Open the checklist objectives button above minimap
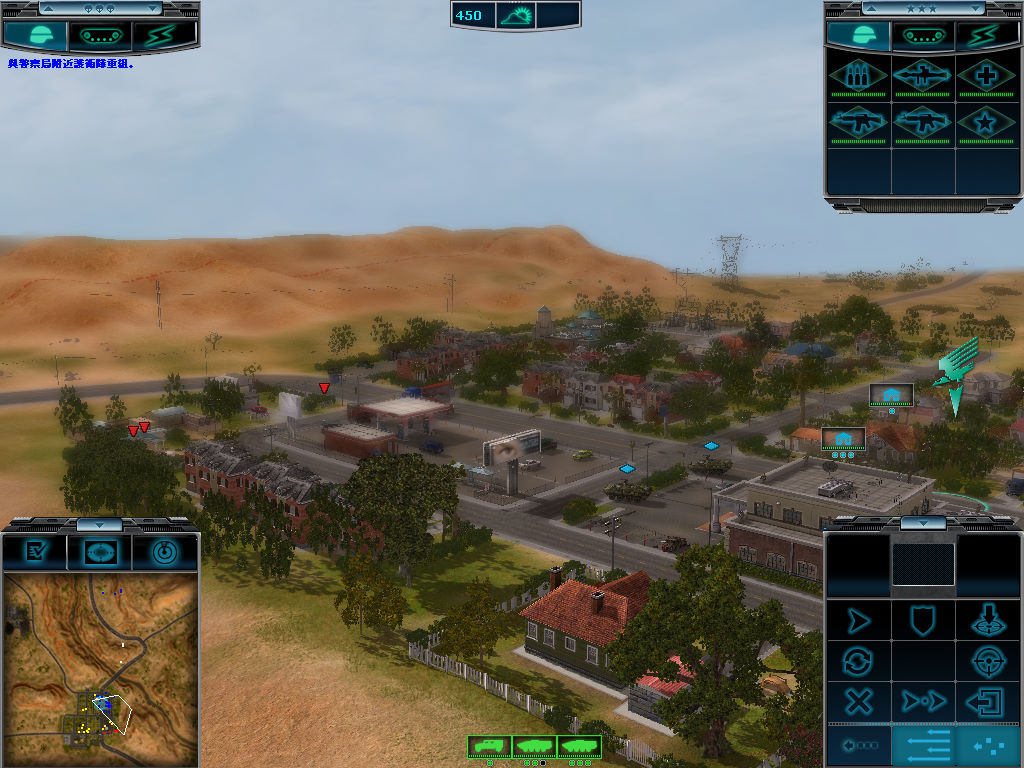 37,551
